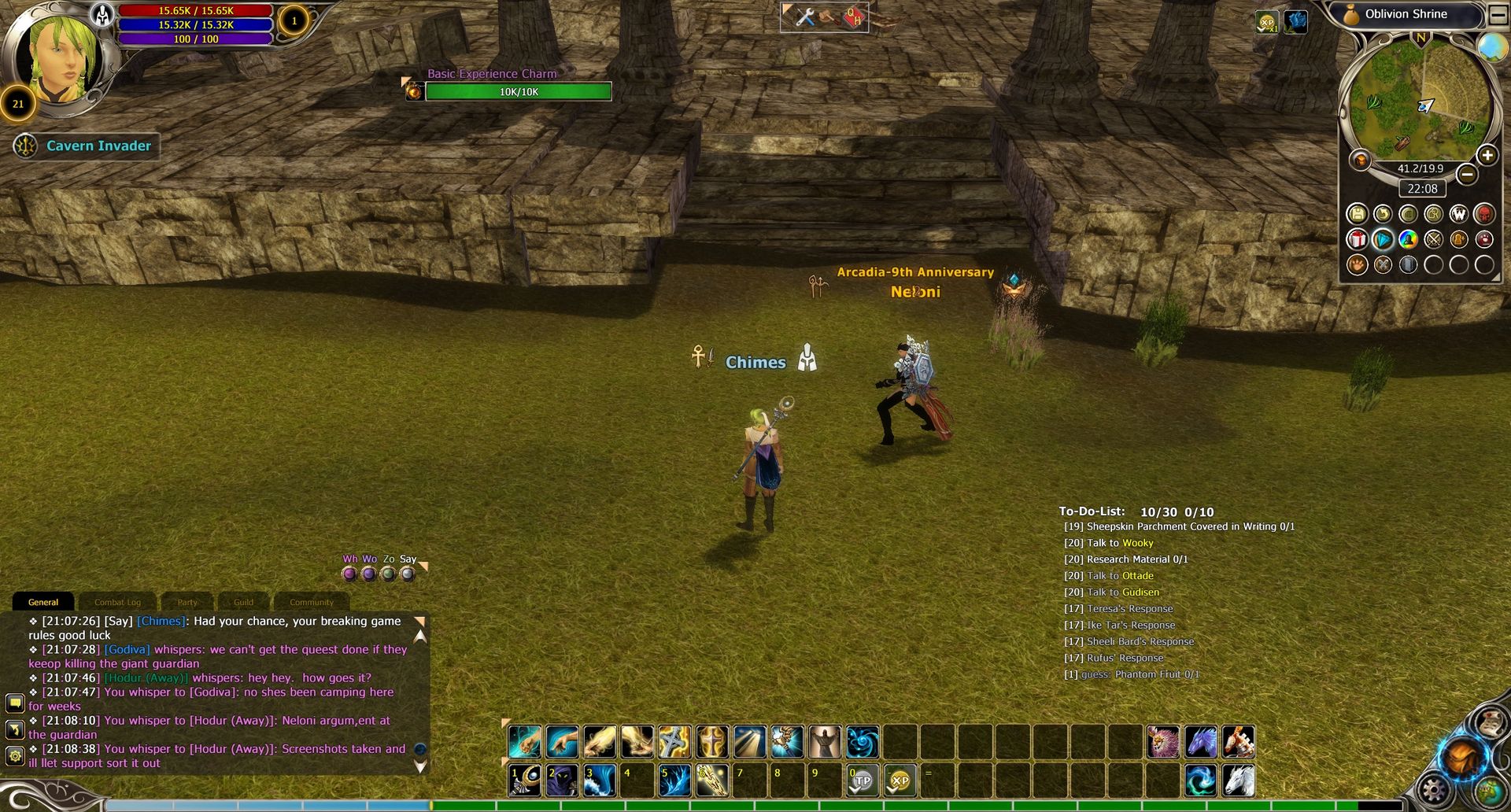Viewport: 1511px width, 812px height.
Task: Cast the golden cross shield spell
Action: [712, 742]
